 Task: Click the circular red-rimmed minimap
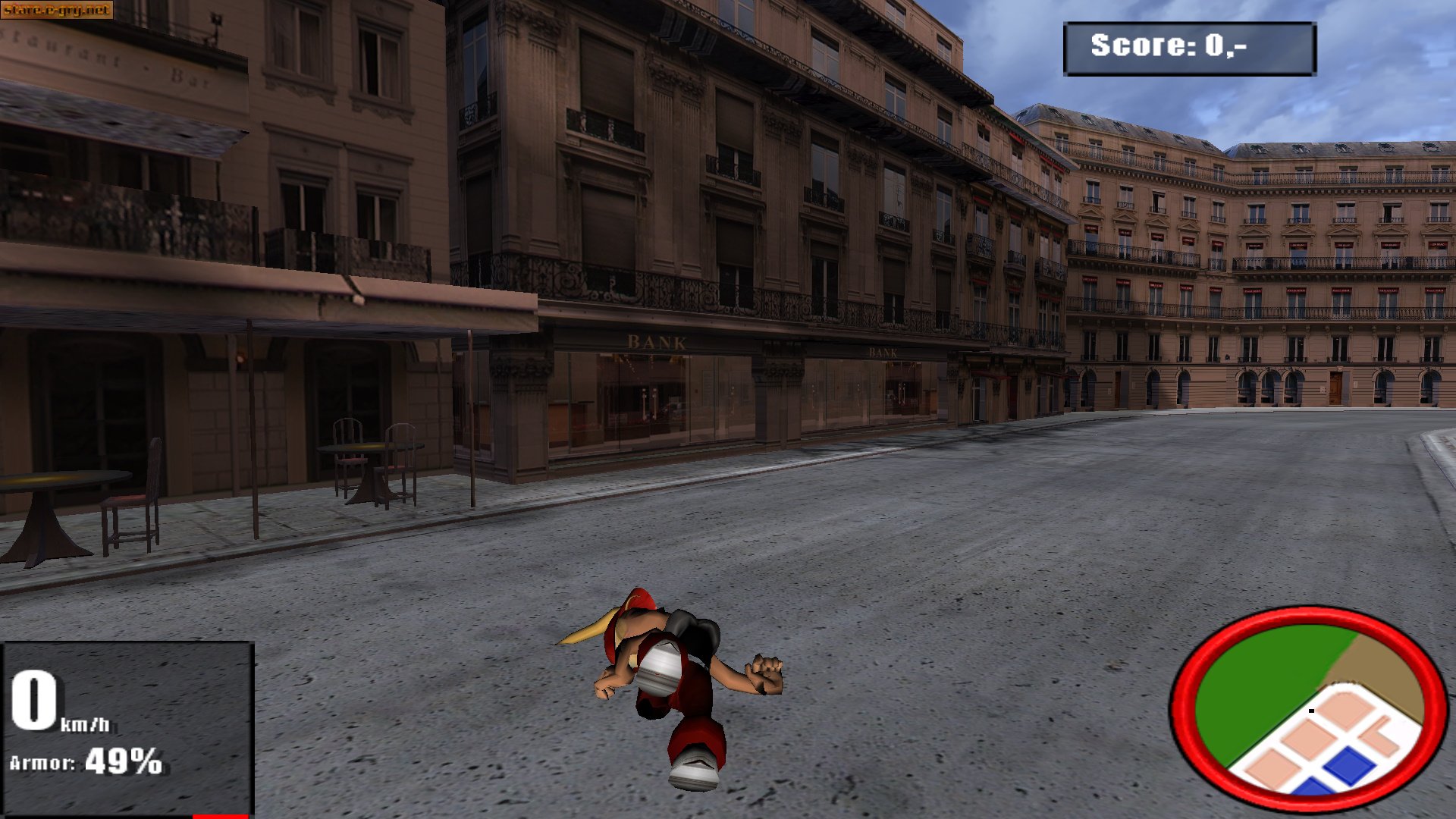(1309, 708)
